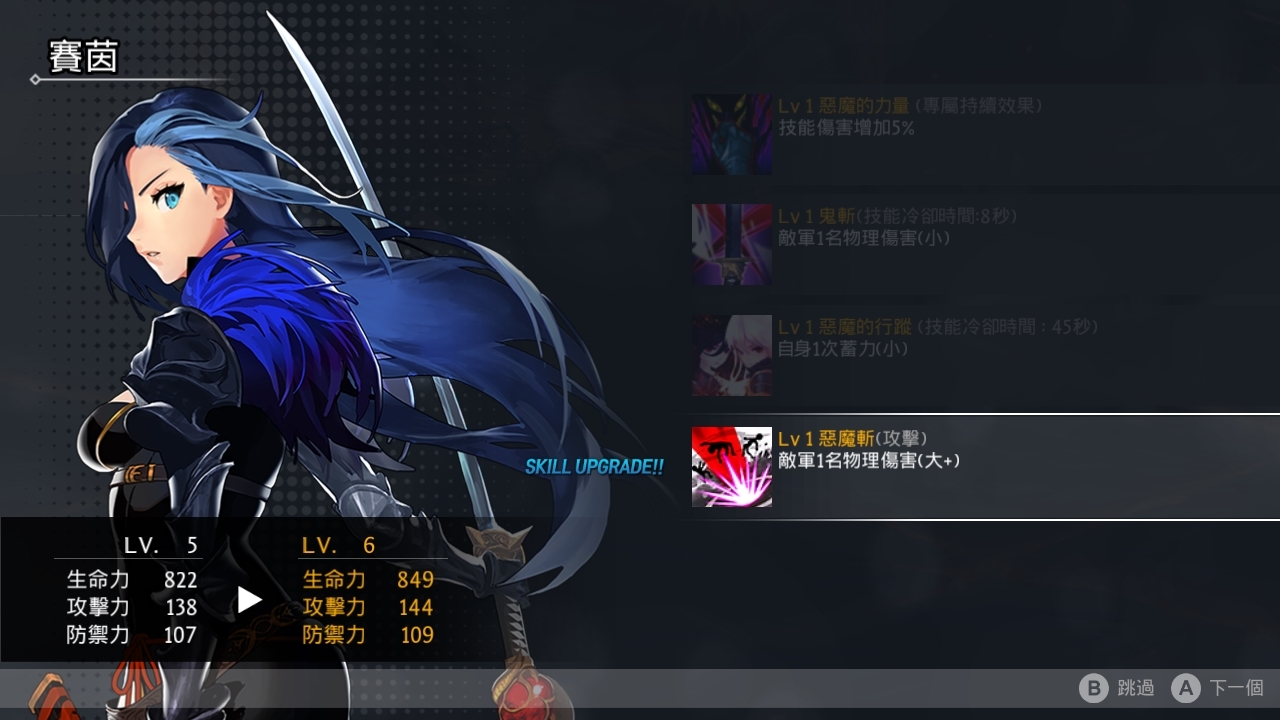Viewport: 1280px width, 720px height.
Task: Click the SKILL UPGRADE!! text
Action: [595, 466]
